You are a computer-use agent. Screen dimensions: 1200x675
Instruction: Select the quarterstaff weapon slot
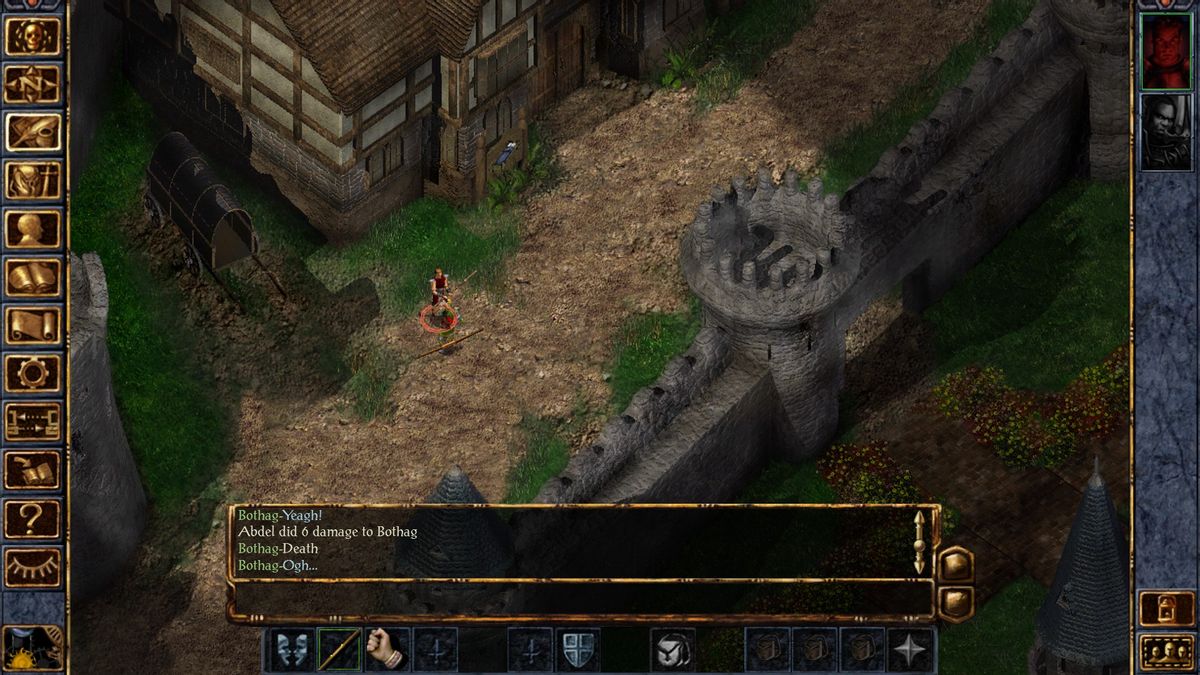(339, 649)
